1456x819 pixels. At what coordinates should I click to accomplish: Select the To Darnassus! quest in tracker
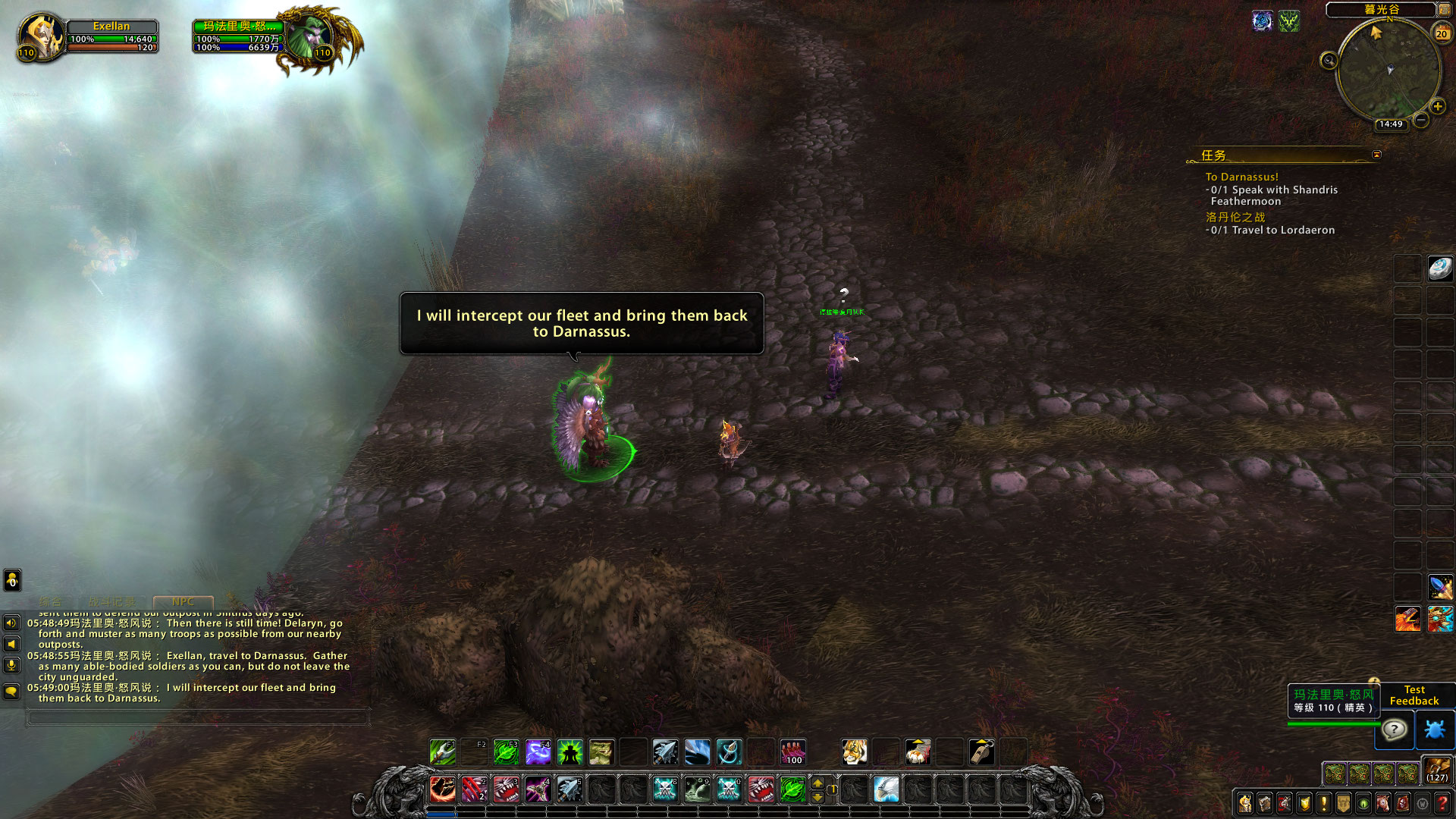(1241, 177)
